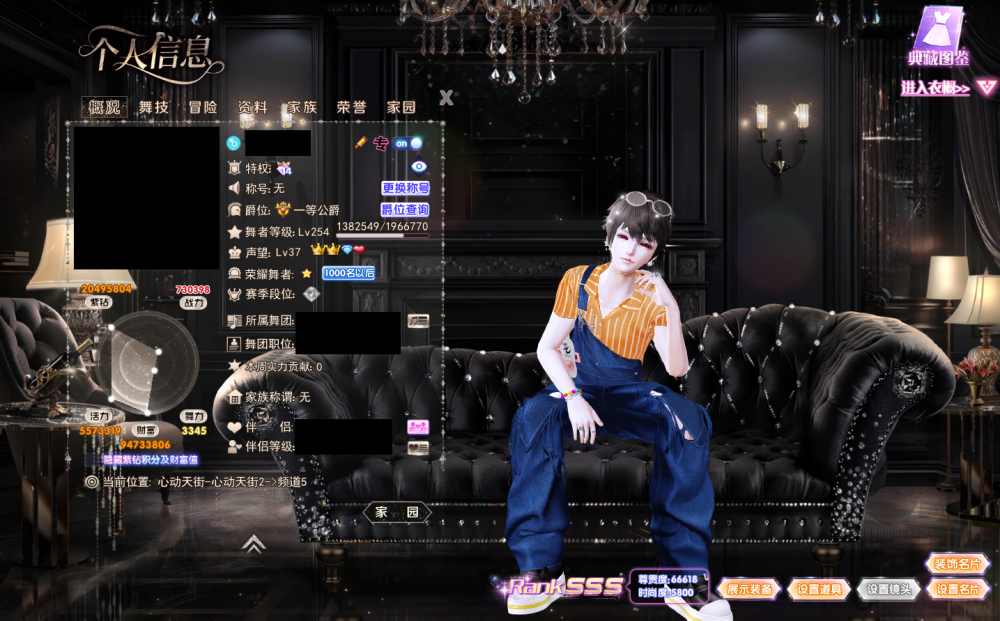Switch to the 家族 tab
Image resolution: width=1000 pixels, height=621 pixels.
[301, 107]
